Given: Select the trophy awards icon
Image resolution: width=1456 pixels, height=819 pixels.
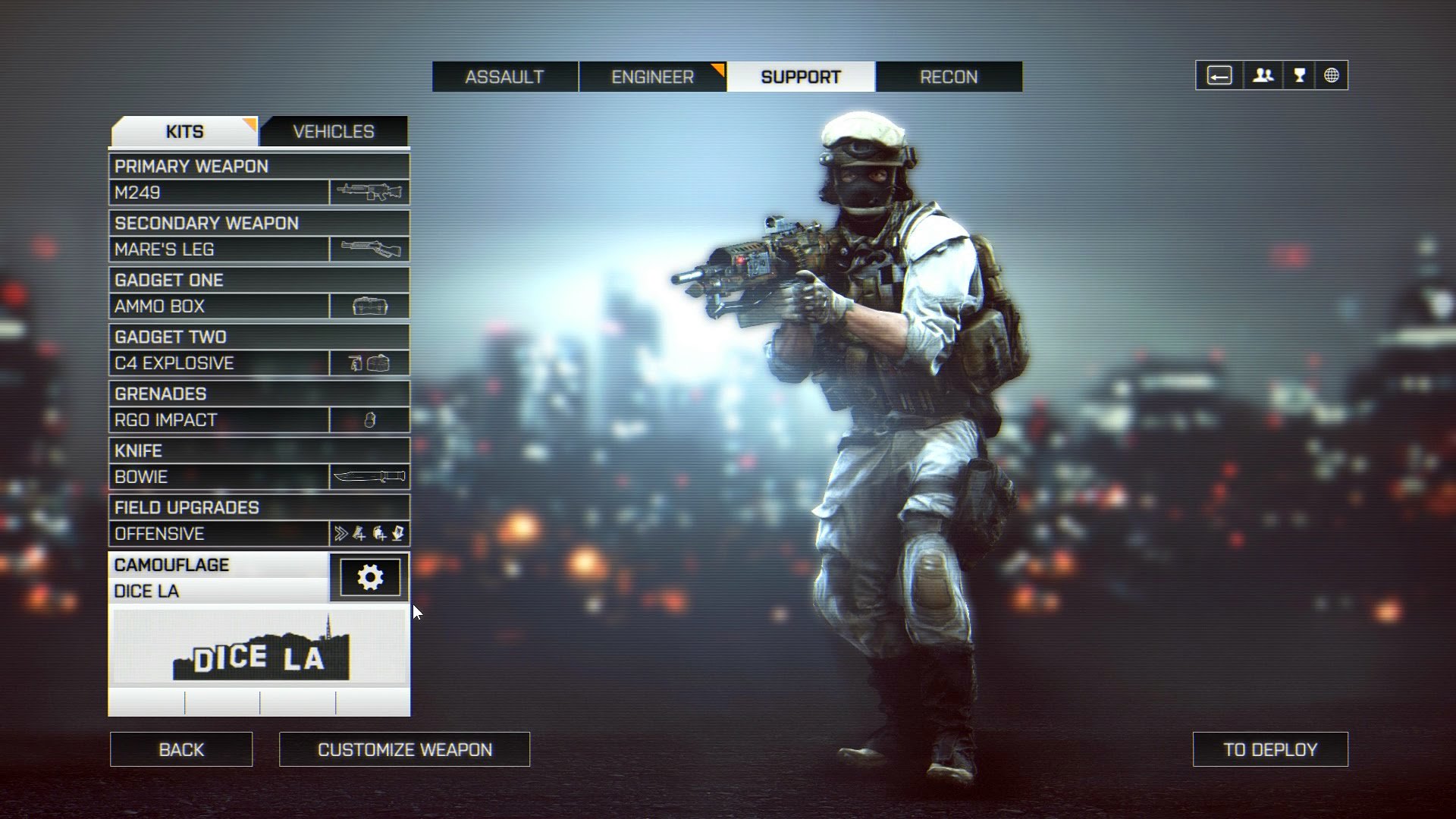Looking at the screenshot, I should 1298,75.
